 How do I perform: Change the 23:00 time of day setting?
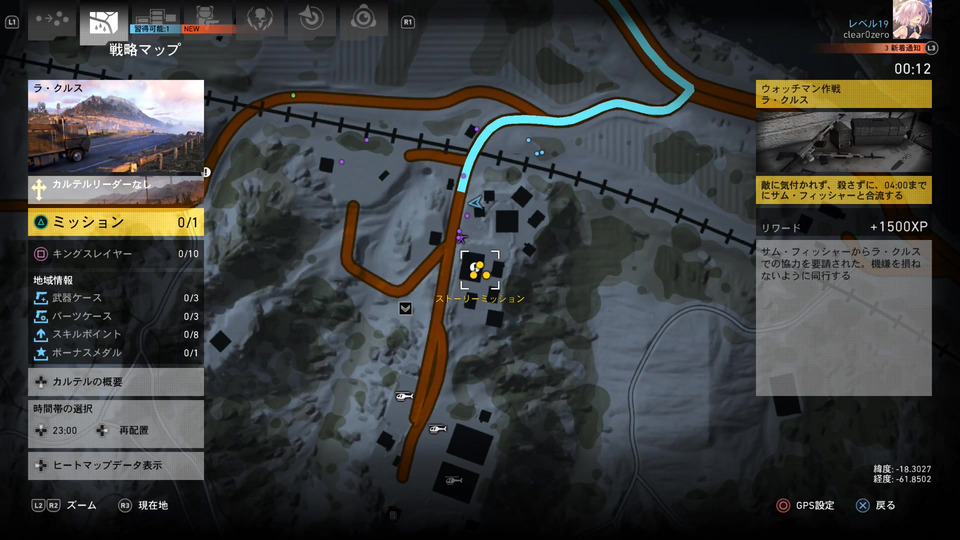pyautogui.click(x=62, y=430)
